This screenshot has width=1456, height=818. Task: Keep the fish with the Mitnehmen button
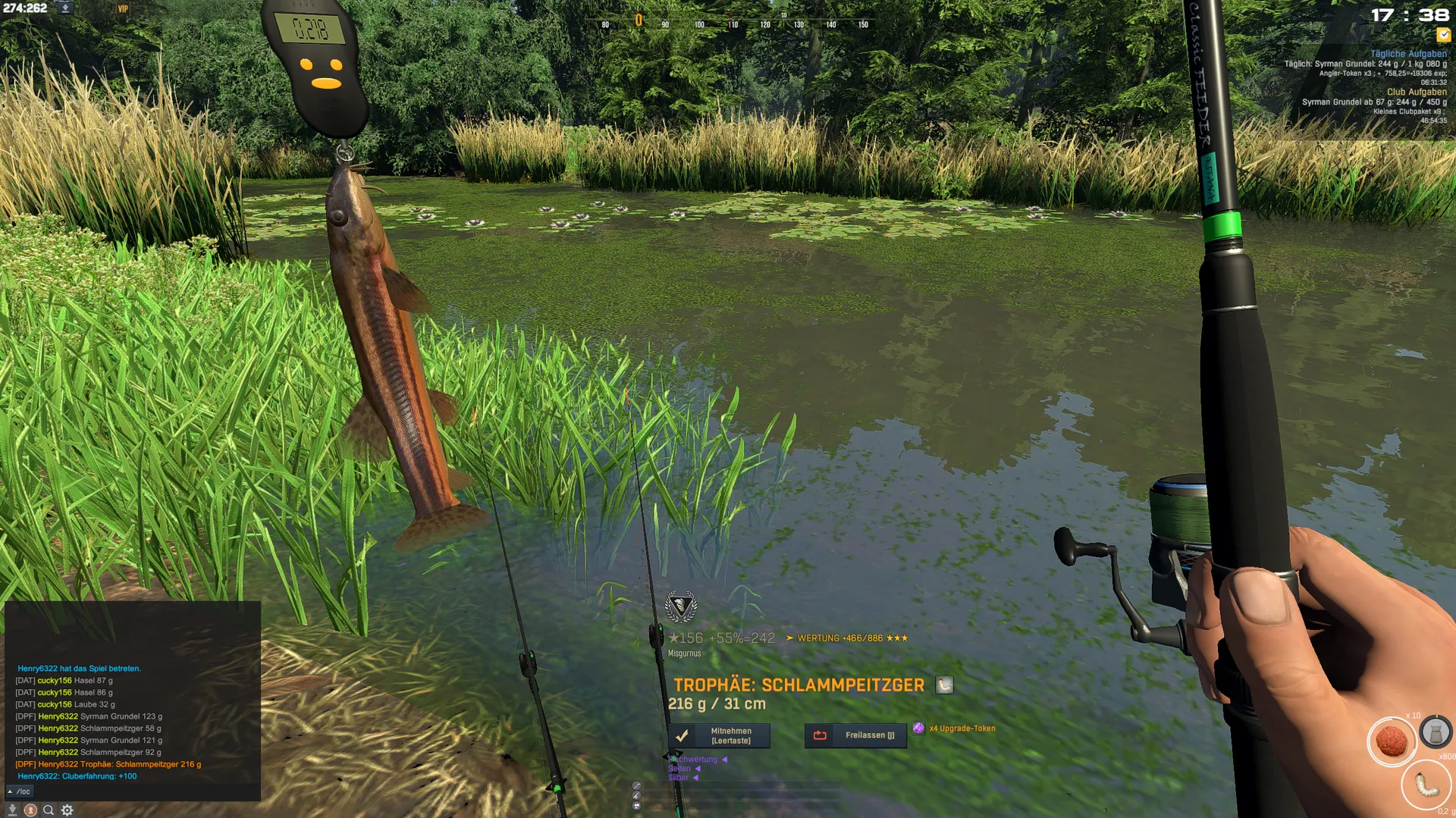tap(719, 735)
